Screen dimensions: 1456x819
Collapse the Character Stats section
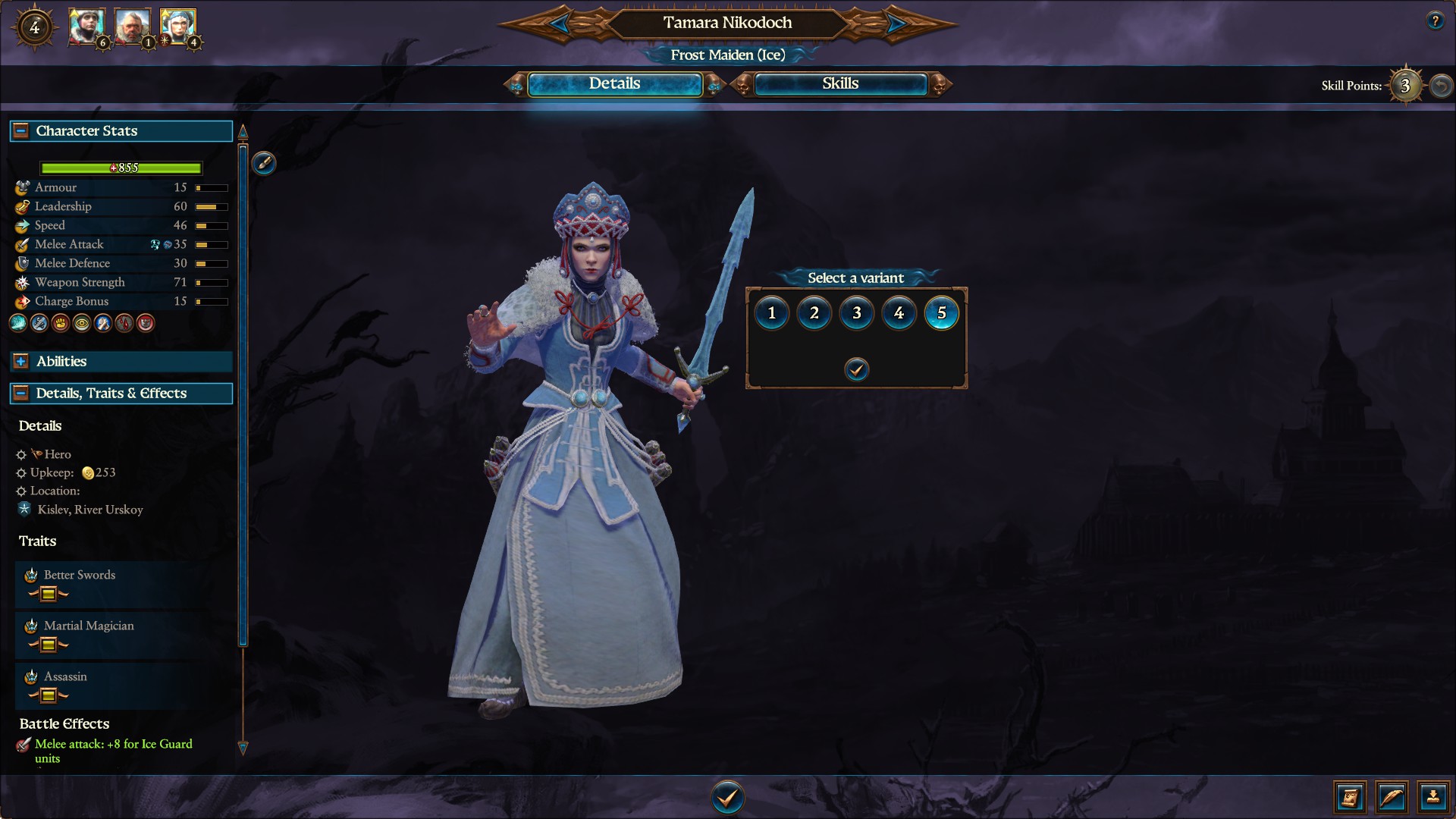pos(21,130)
